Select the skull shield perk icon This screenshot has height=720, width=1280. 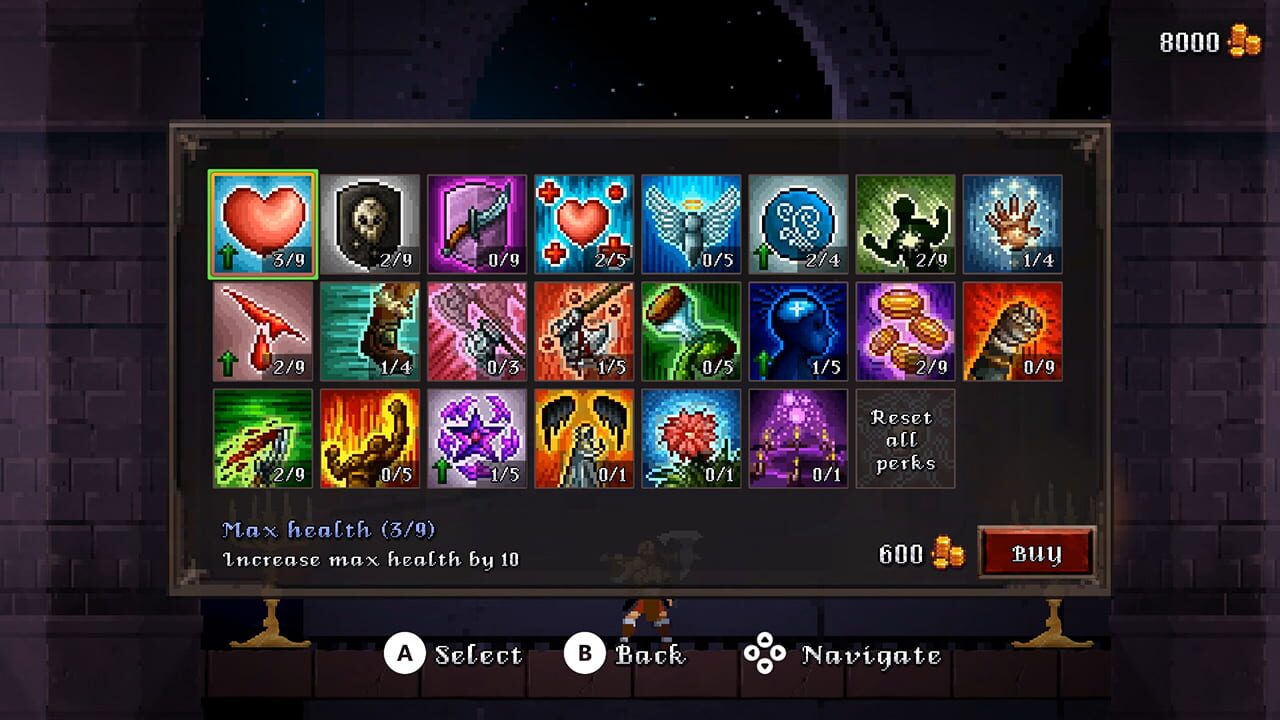tap(370, 218)
